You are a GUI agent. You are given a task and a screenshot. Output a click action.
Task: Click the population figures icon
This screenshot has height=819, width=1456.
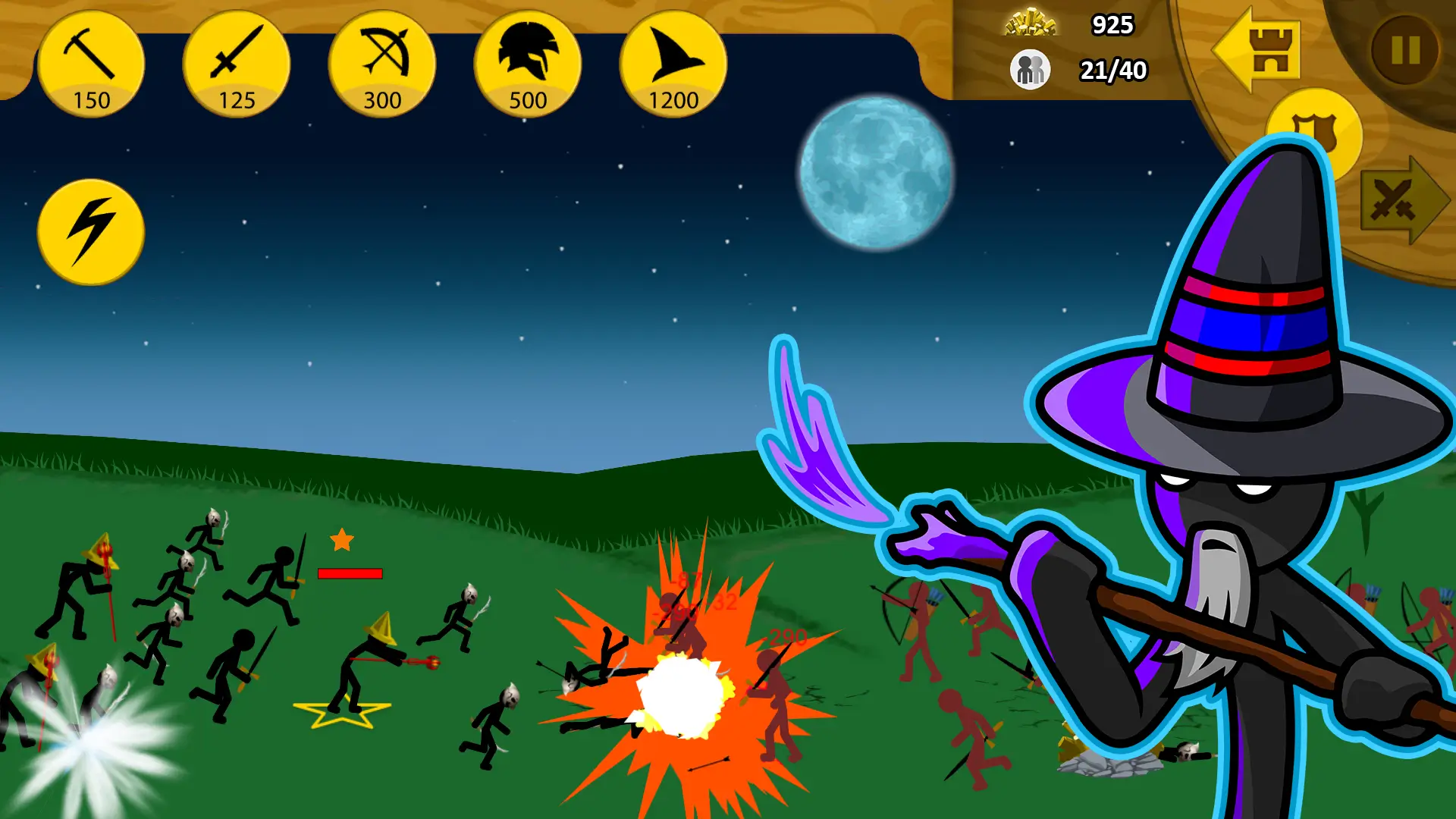[x=1030, y=70]
